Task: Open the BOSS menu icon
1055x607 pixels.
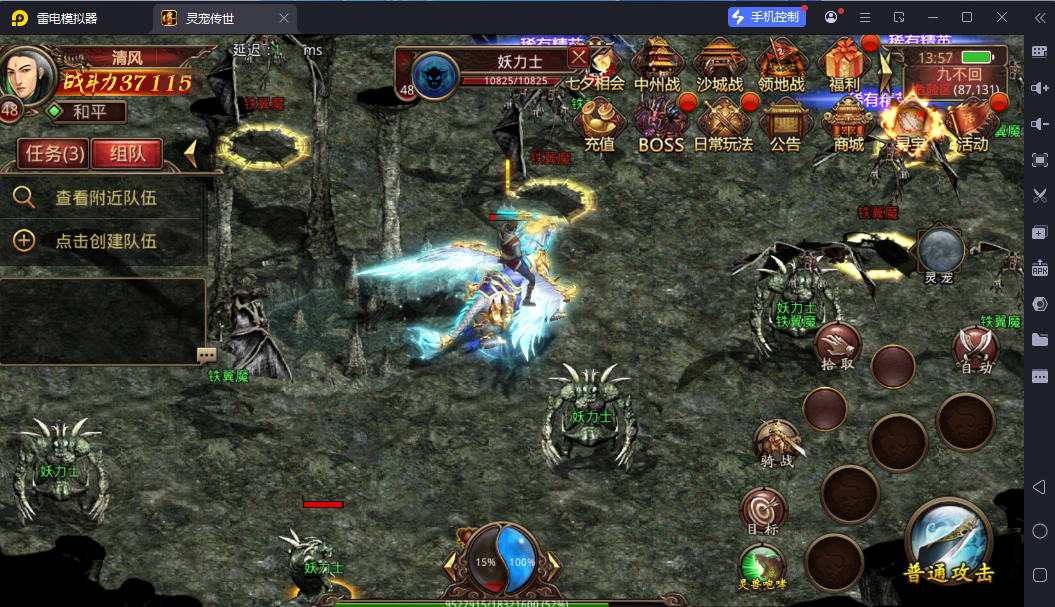Action: pos(661,127)
